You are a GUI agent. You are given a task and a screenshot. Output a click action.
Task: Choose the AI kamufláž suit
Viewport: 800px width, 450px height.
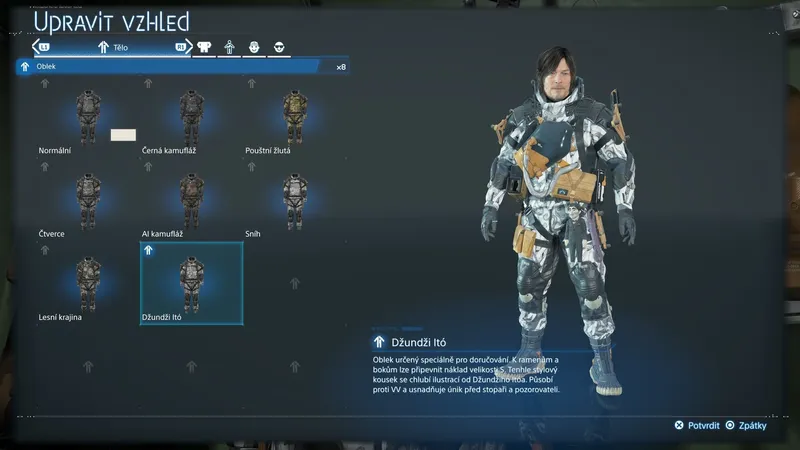191,202
